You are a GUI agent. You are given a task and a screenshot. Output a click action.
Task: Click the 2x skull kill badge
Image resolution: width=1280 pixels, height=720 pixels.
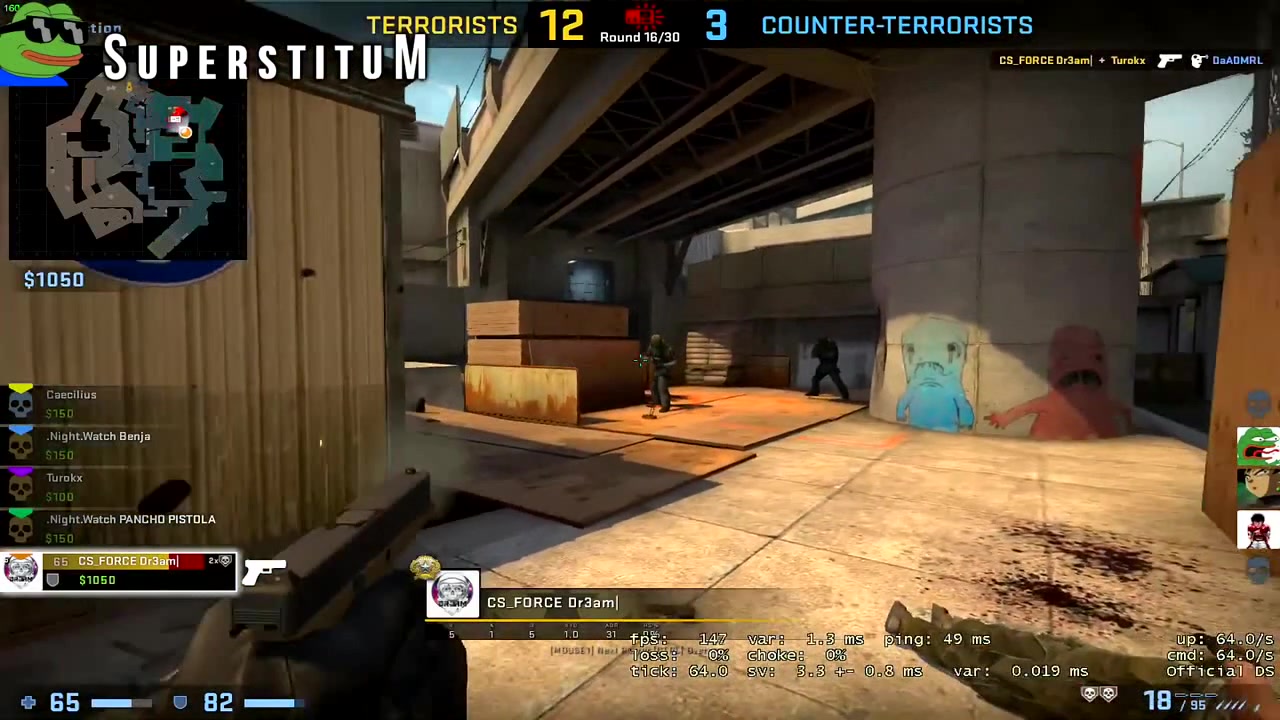pyautogui.click(x=220, y=561)
